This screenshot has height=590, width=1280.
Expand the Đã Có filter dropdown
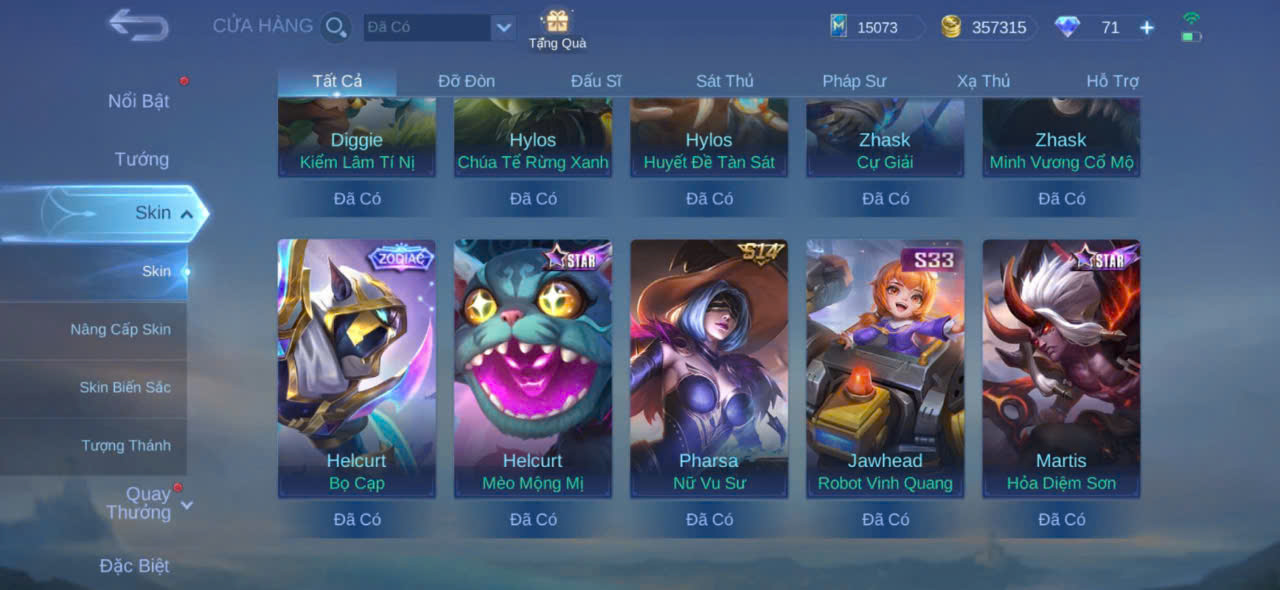(x=503, y=28)
